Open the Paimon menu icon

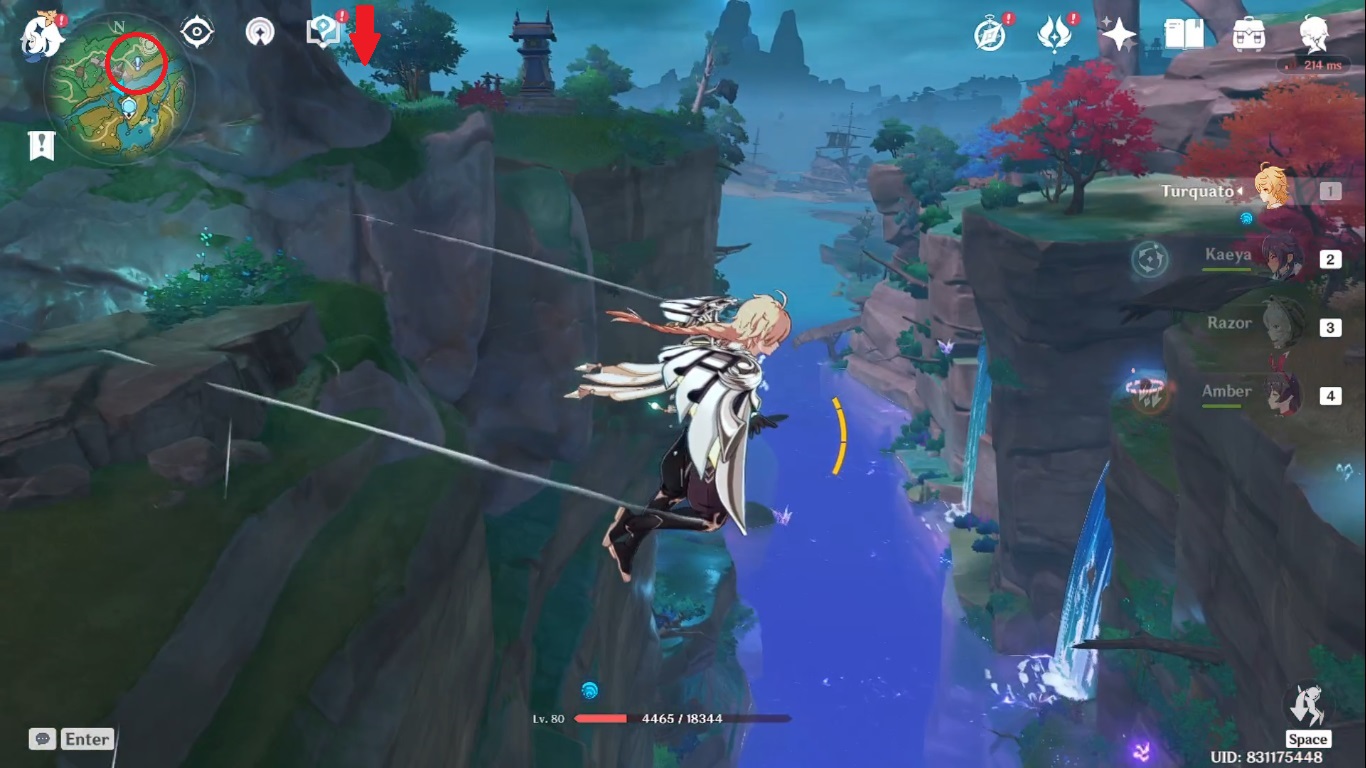(x=42, y=36)
